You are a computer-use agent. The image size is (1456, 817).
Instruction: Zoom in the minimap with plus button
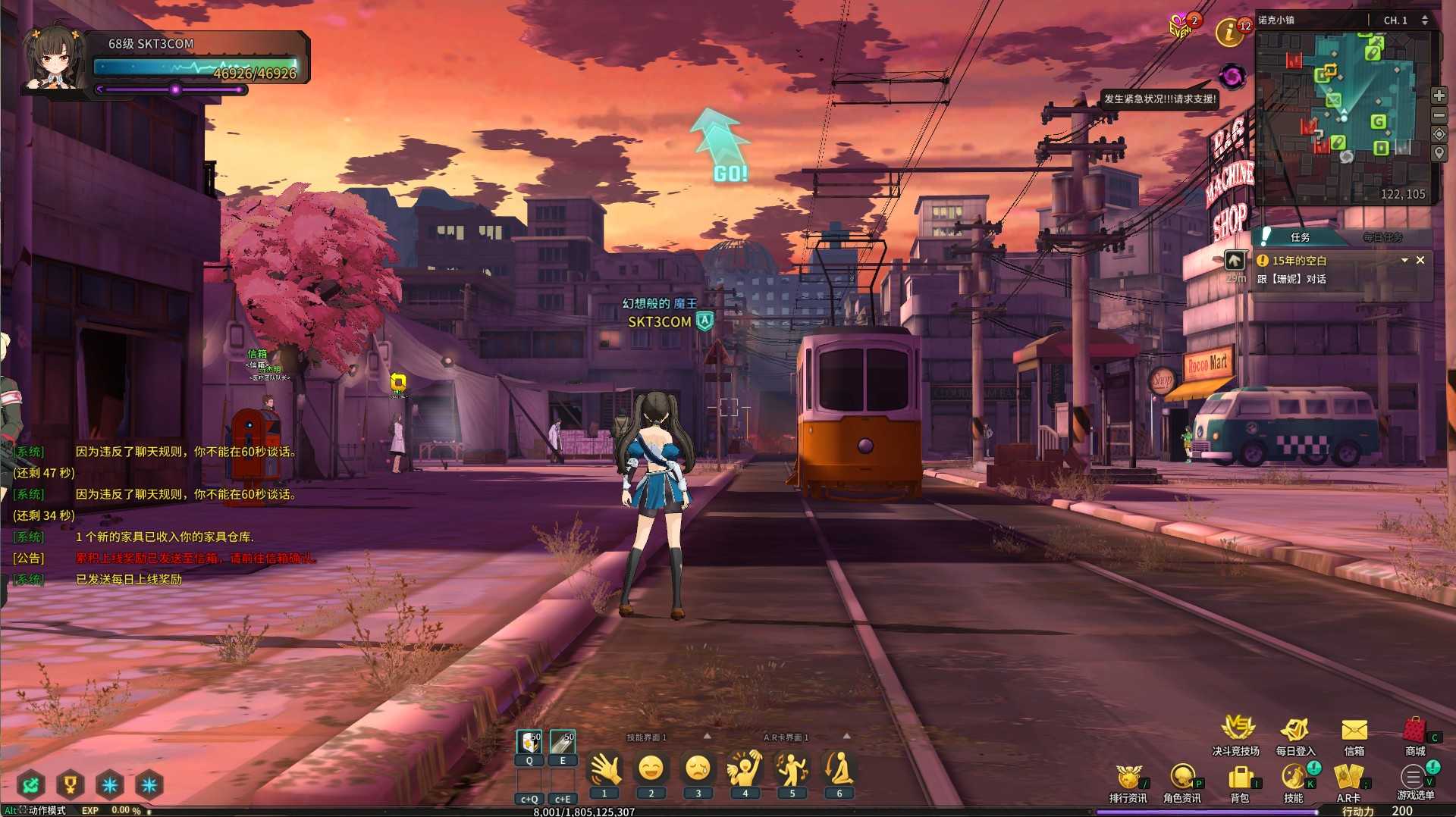(1439, 96)
